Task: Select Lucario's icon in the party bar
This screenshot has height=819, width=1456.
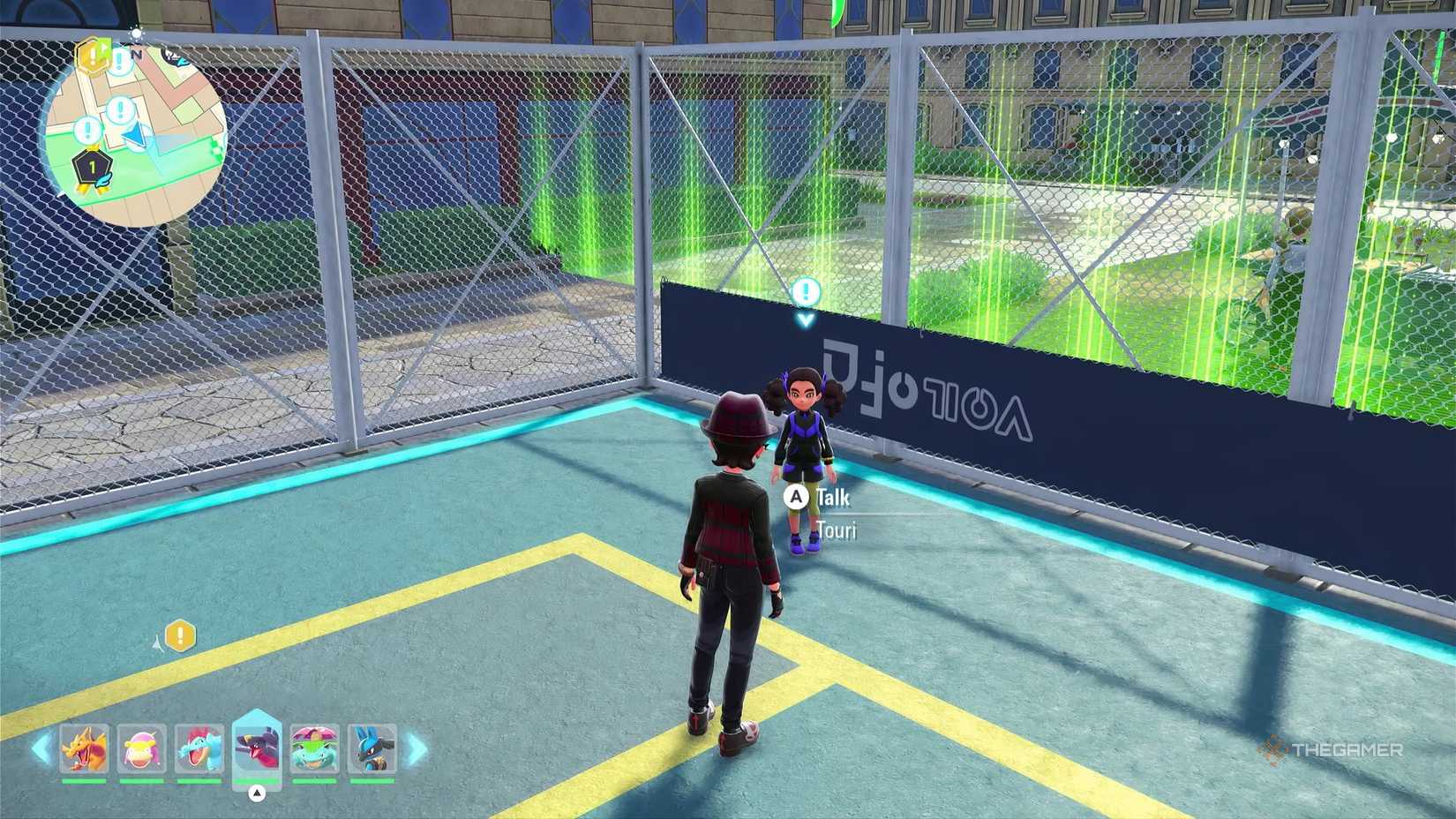Action: coord(371,748)
